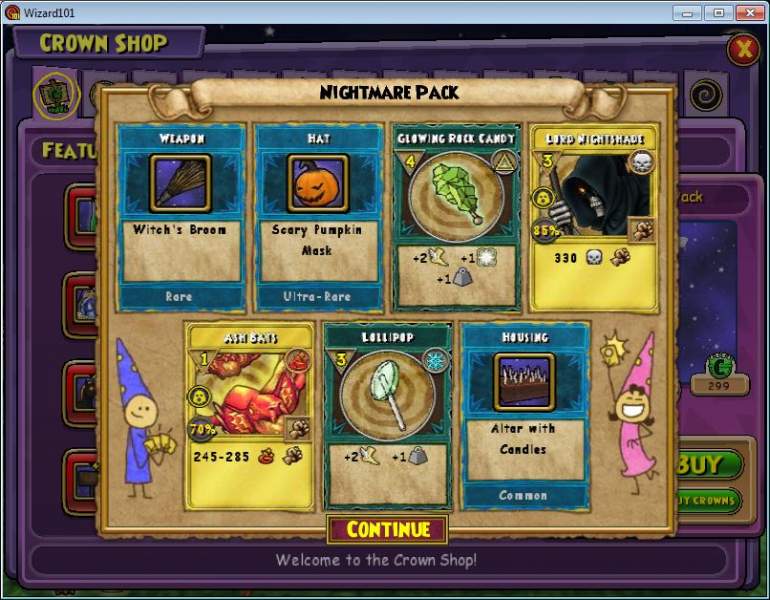Select the Ash Bats treasure card
Image resolution: width=770 pixels, height=600 pixels.
249,413
